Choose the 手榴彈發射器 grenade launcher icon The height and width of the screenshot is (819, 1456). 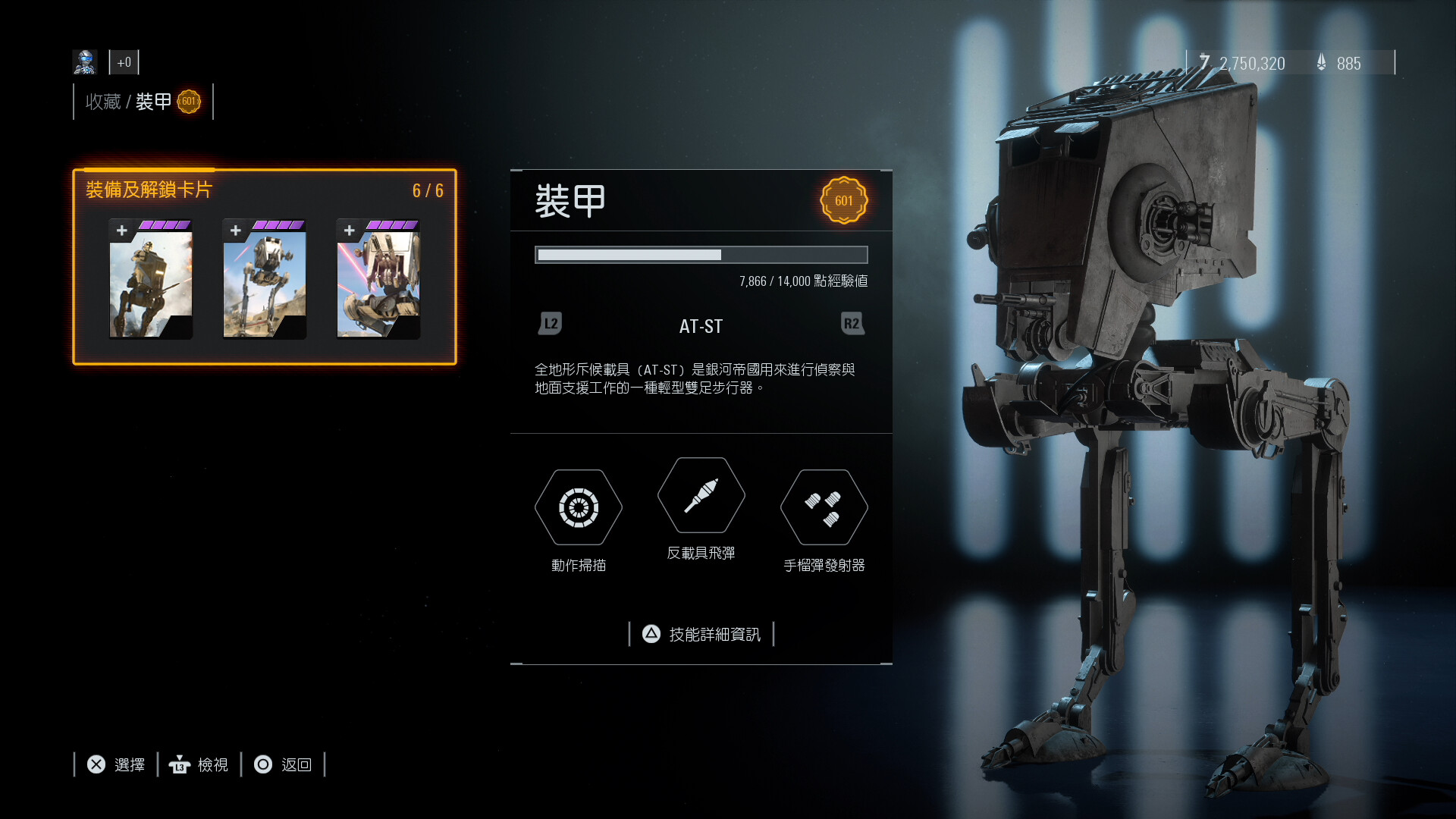point(824,507)
